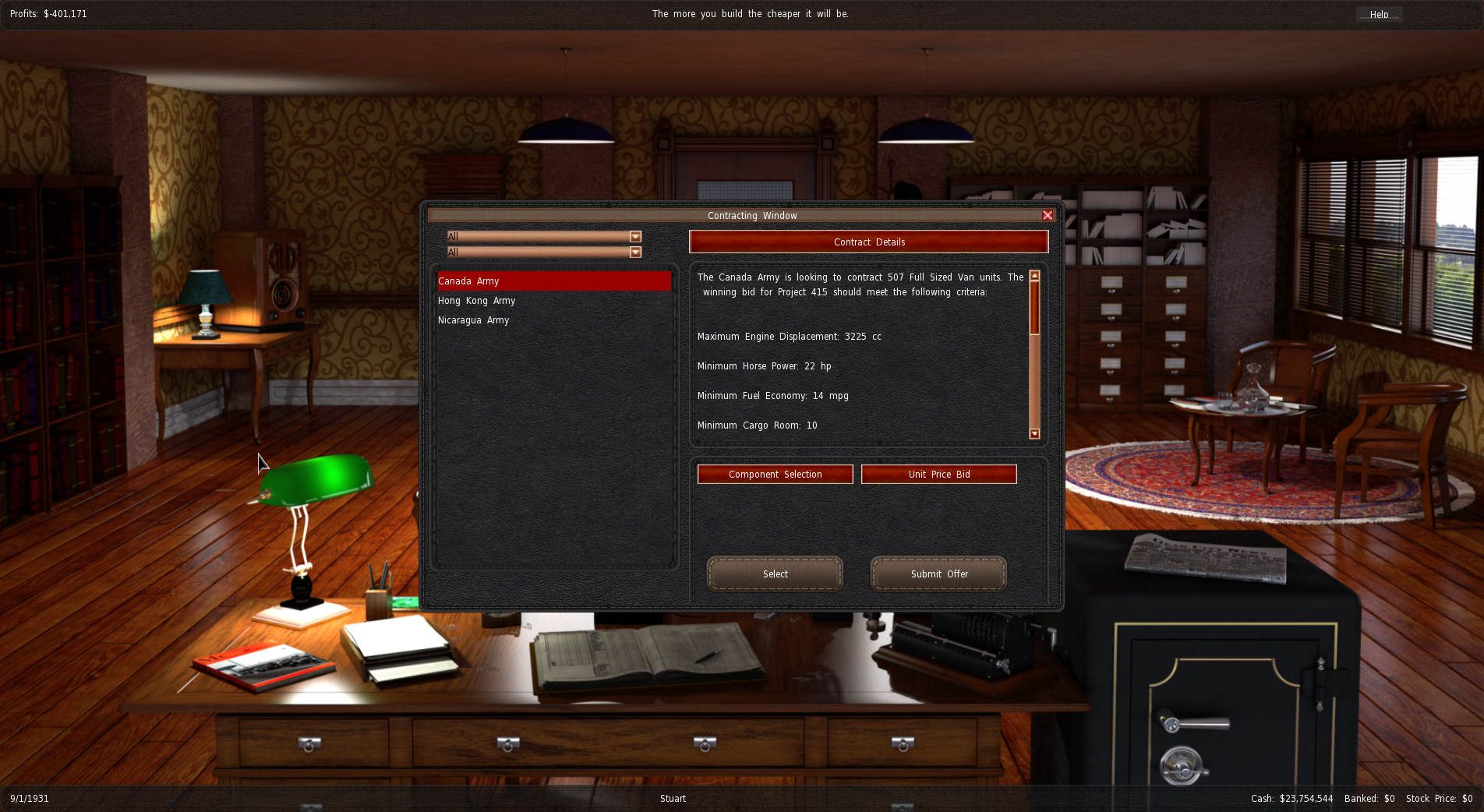Open the second 'All' filter dropdown

[635, 252]
